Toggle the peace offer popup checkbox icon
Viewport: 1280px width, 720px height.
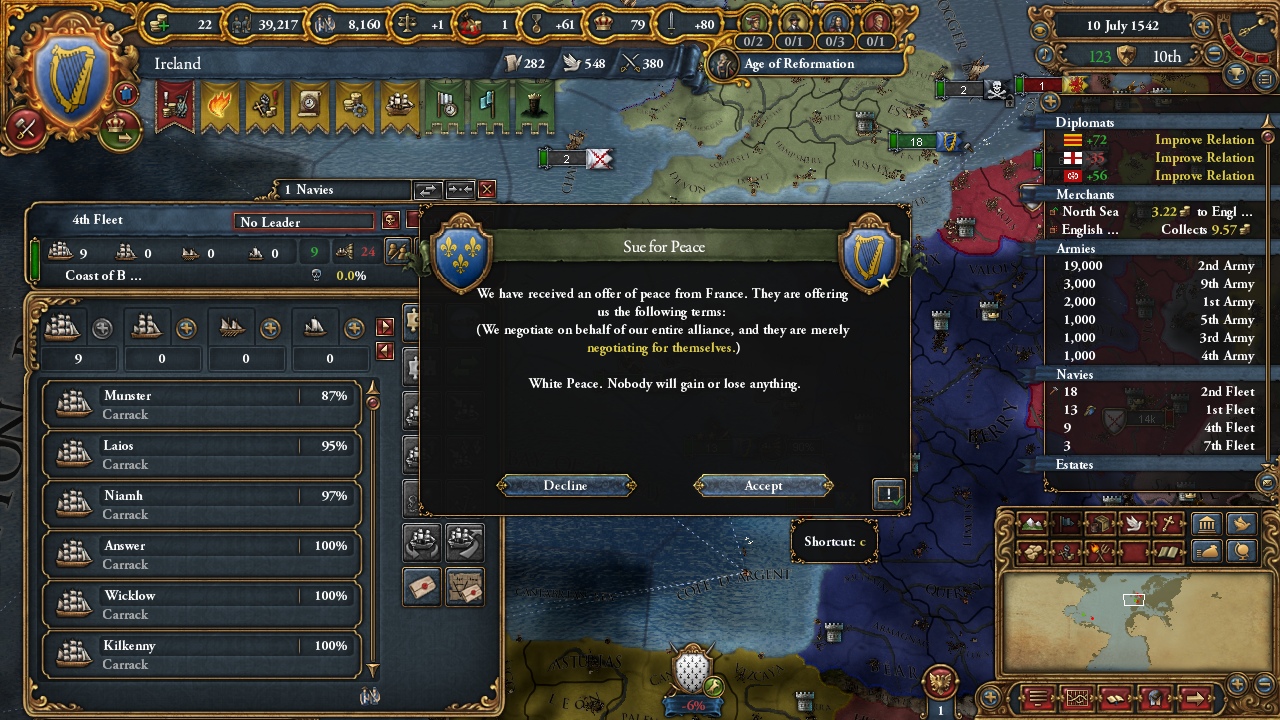pos(888,494)
